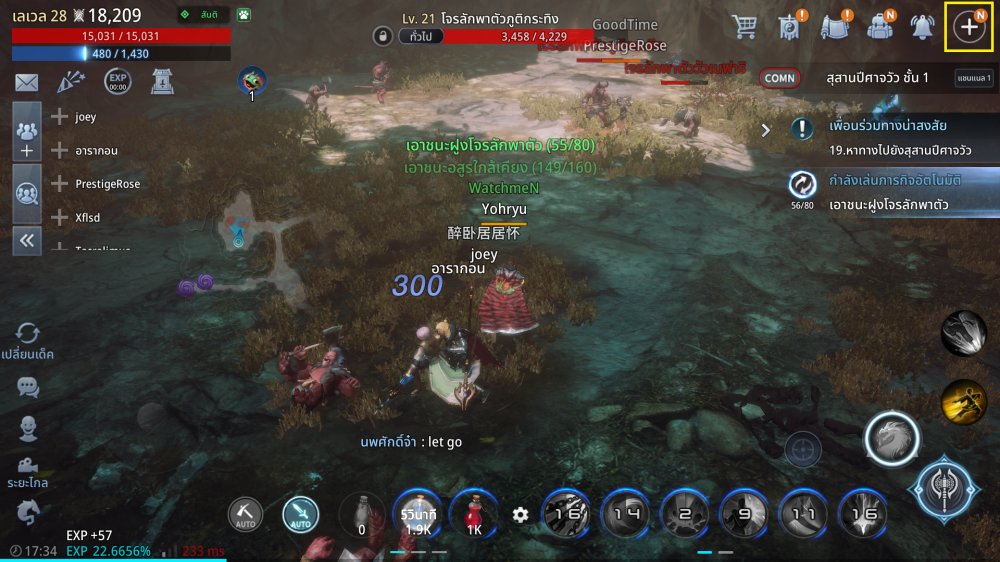Viewport: 1000px width, 562px height.
Task: Use the red health potion slot
Action: click(474, 513)
